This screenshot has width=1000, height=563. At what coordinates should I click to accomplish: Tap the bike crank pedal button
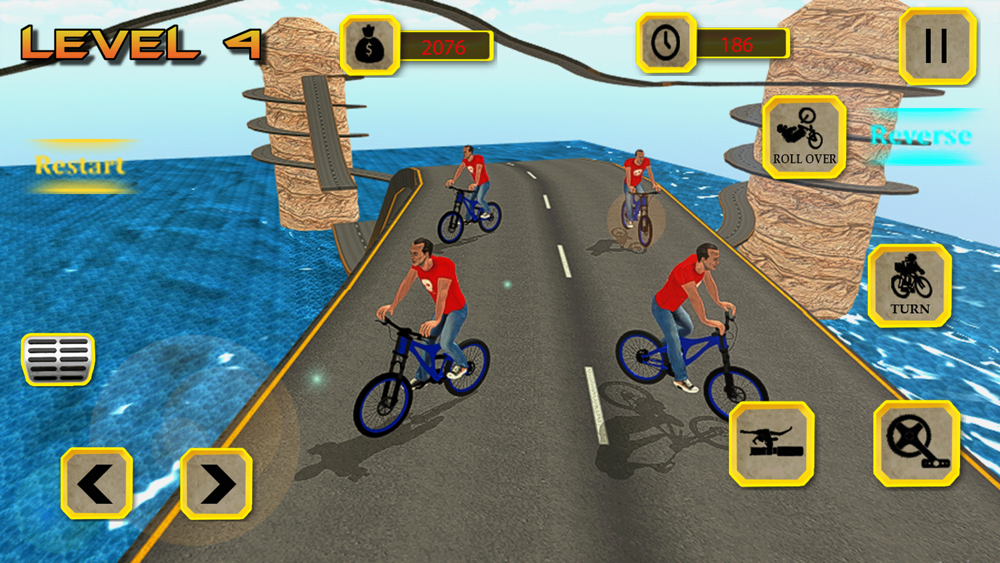click(x=916, y=443)
